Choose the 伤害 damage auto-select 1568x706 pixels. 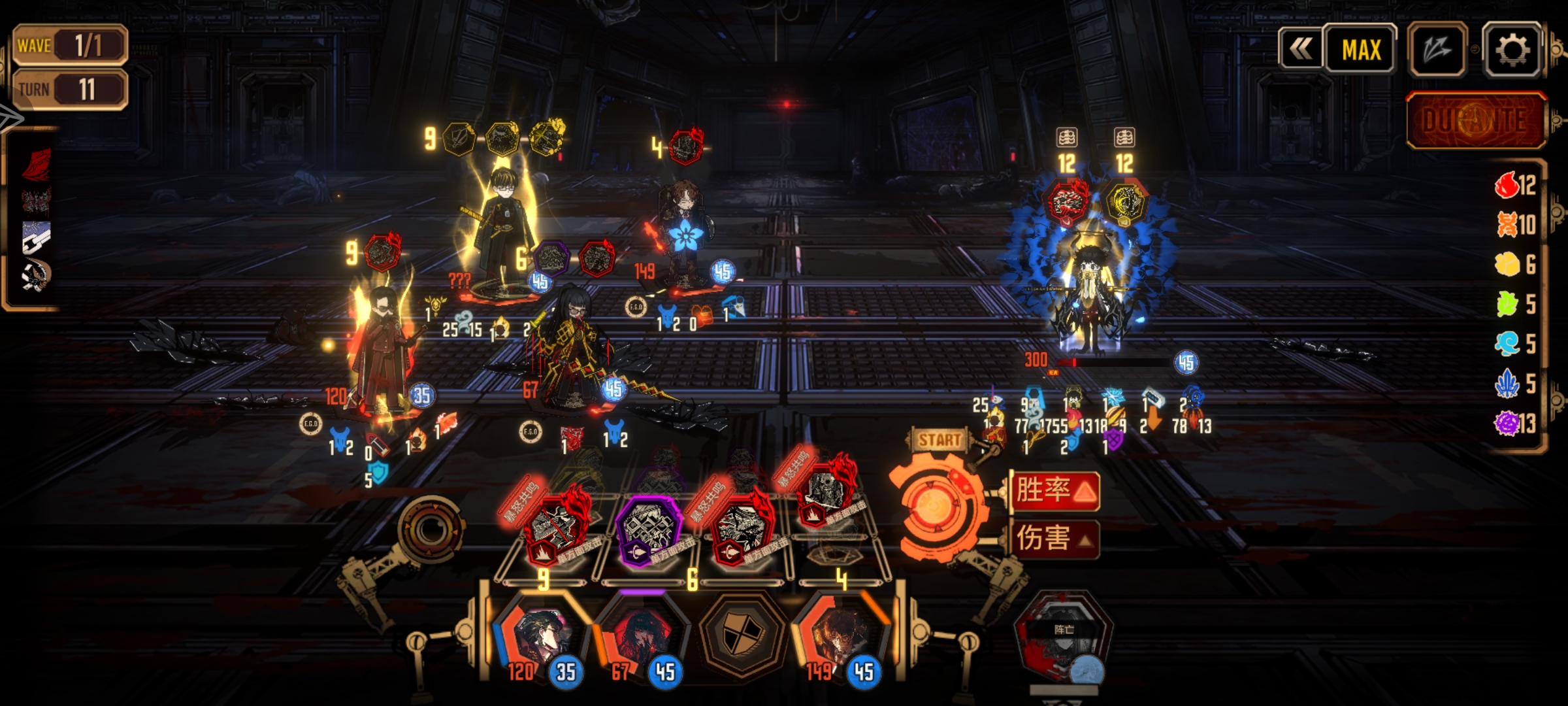pos(1054,539)
